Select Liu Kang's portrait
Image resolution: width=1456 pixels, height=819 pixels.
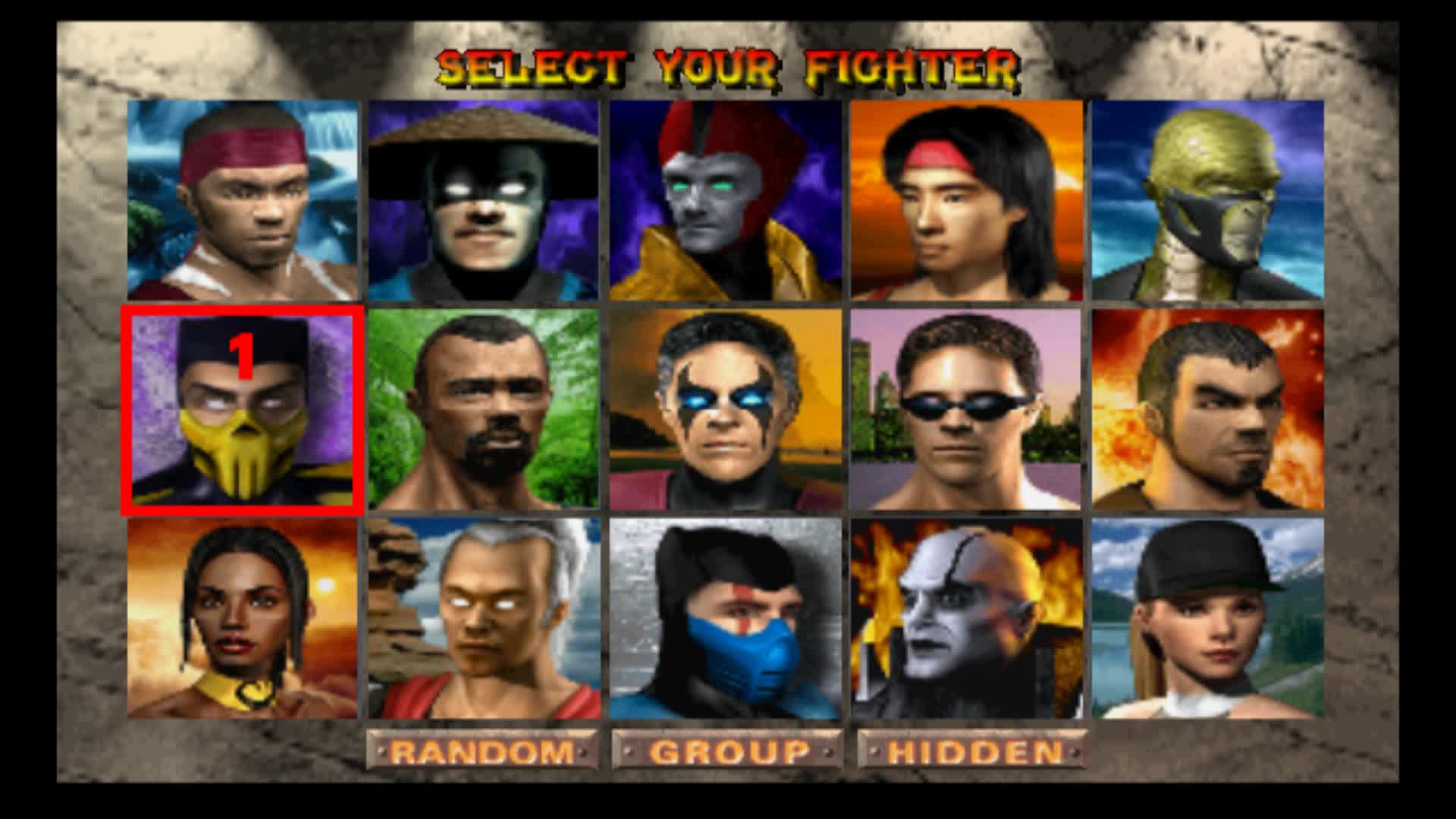click(966, 199)
